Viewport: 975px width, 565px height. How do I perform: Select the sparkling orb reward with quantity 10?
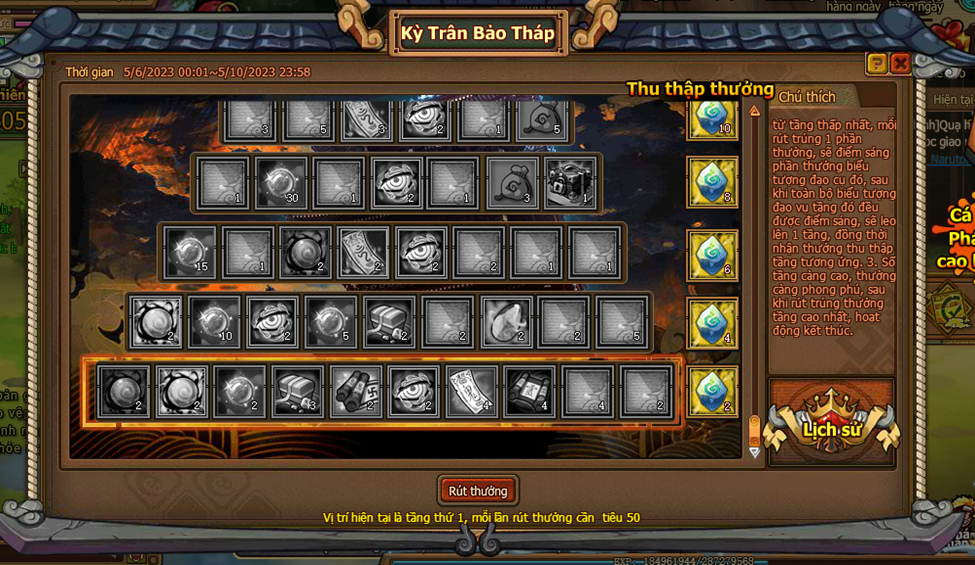215,322
